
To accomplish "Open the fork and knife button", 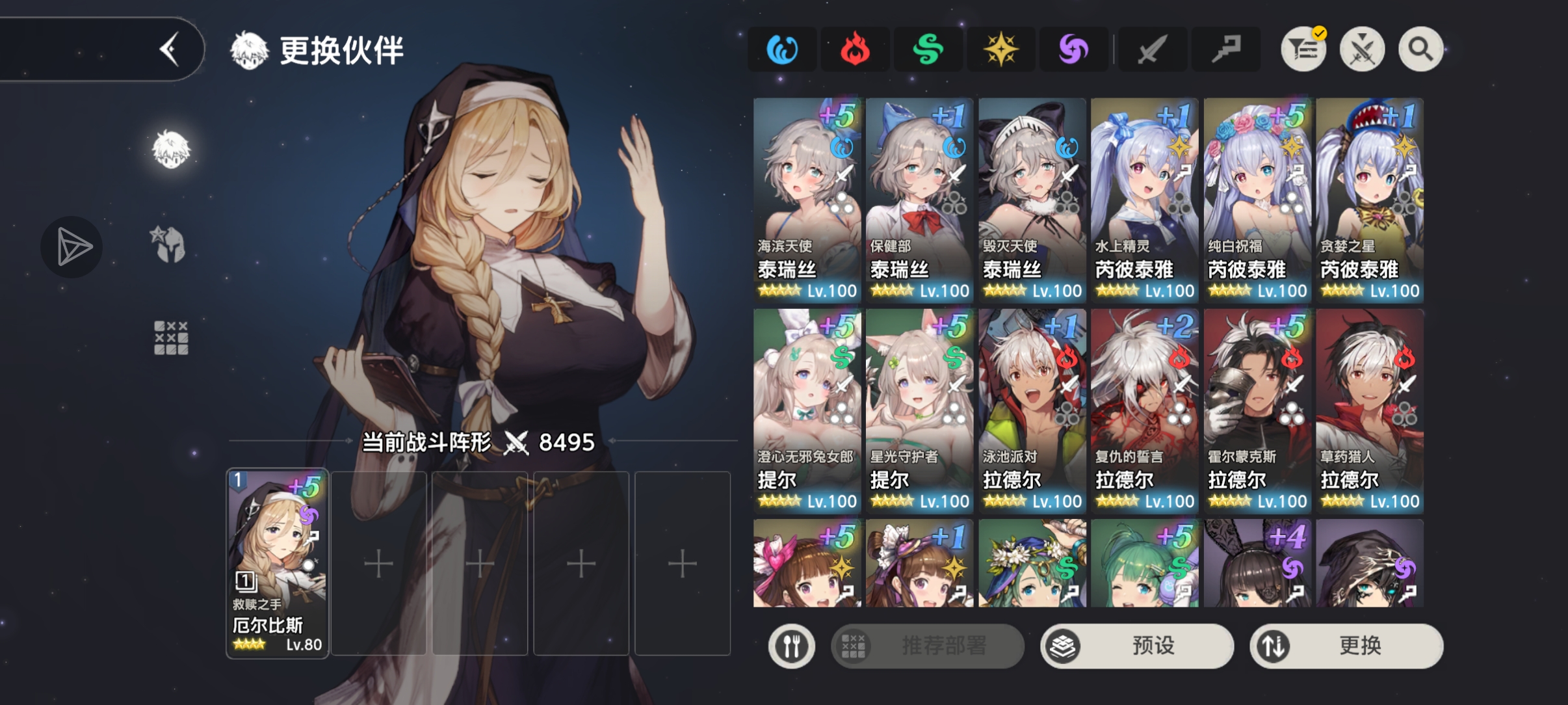I will click(x=791, y=646).
